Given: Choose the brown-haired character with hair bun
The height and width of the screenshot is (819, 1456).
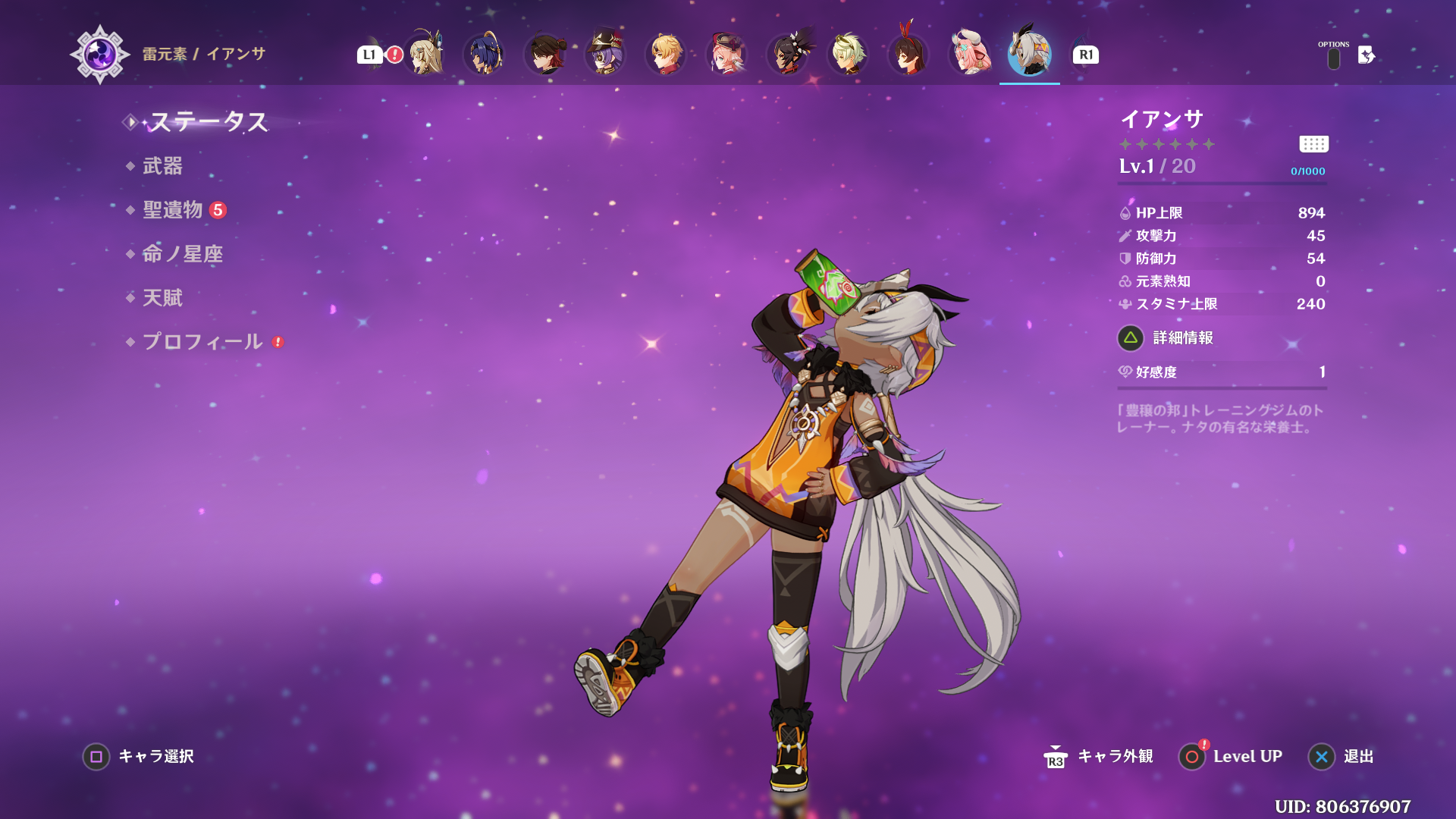Looking at the screenshot, I should click(x=544, y=55).
